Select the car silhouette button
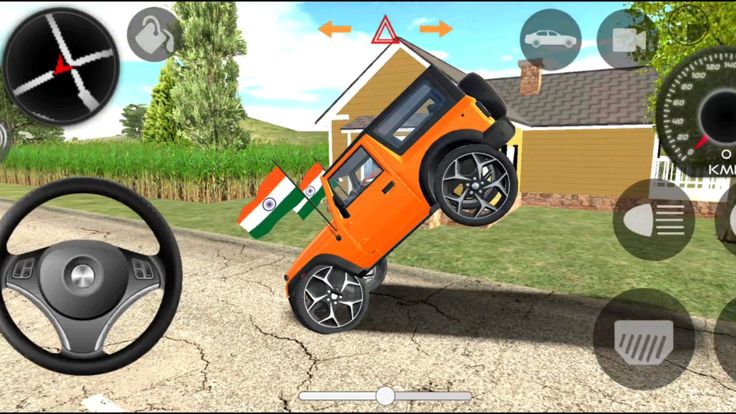 551,39
